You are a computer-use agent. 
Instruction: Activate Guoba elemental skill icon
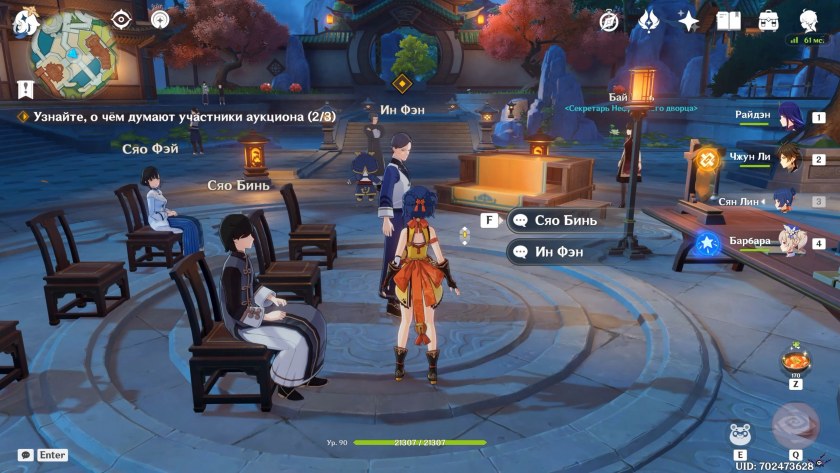point(742,434)
